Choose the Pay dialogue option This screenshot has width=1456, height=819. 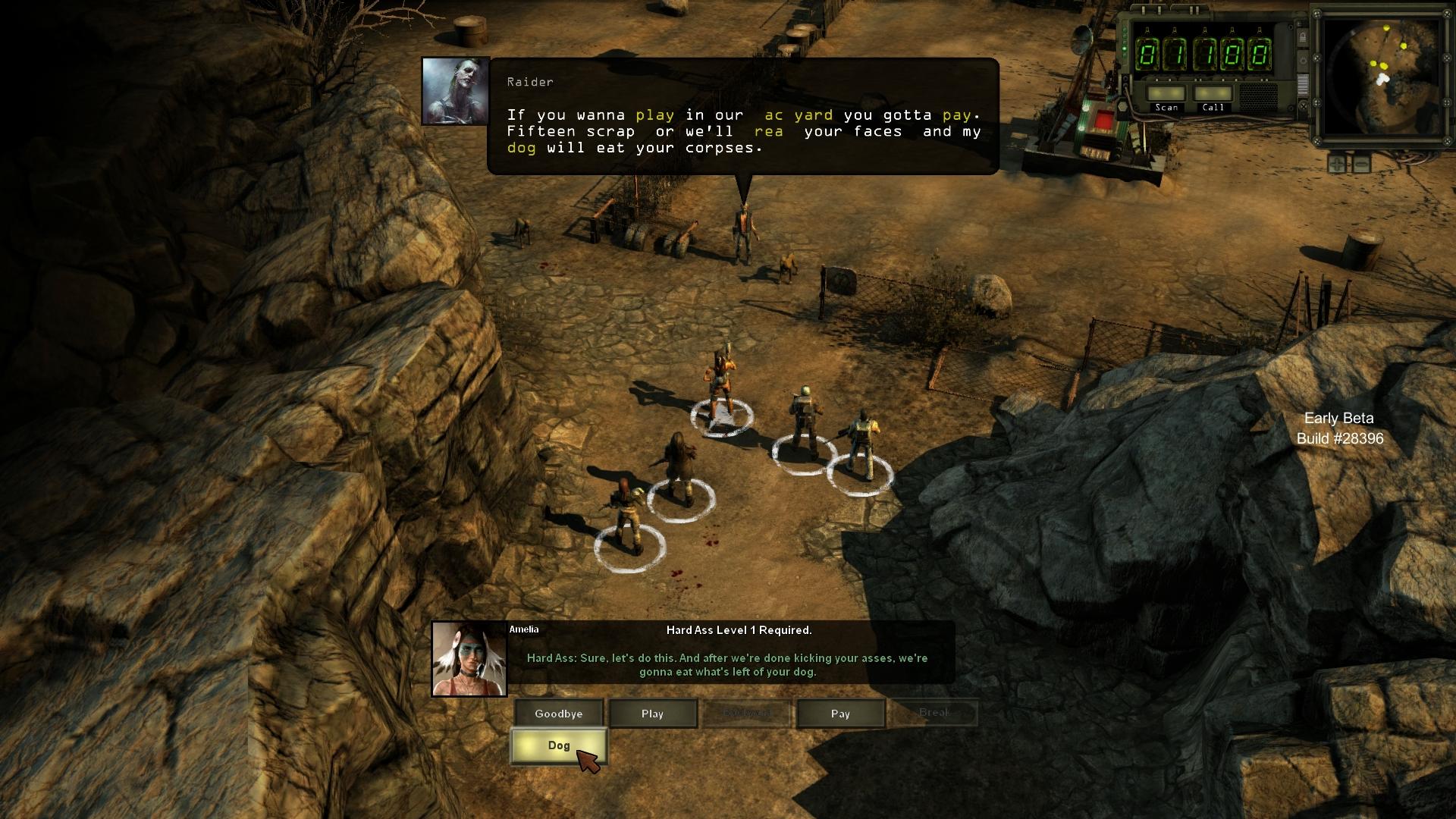pyautogui.click(x=840, y=714)
